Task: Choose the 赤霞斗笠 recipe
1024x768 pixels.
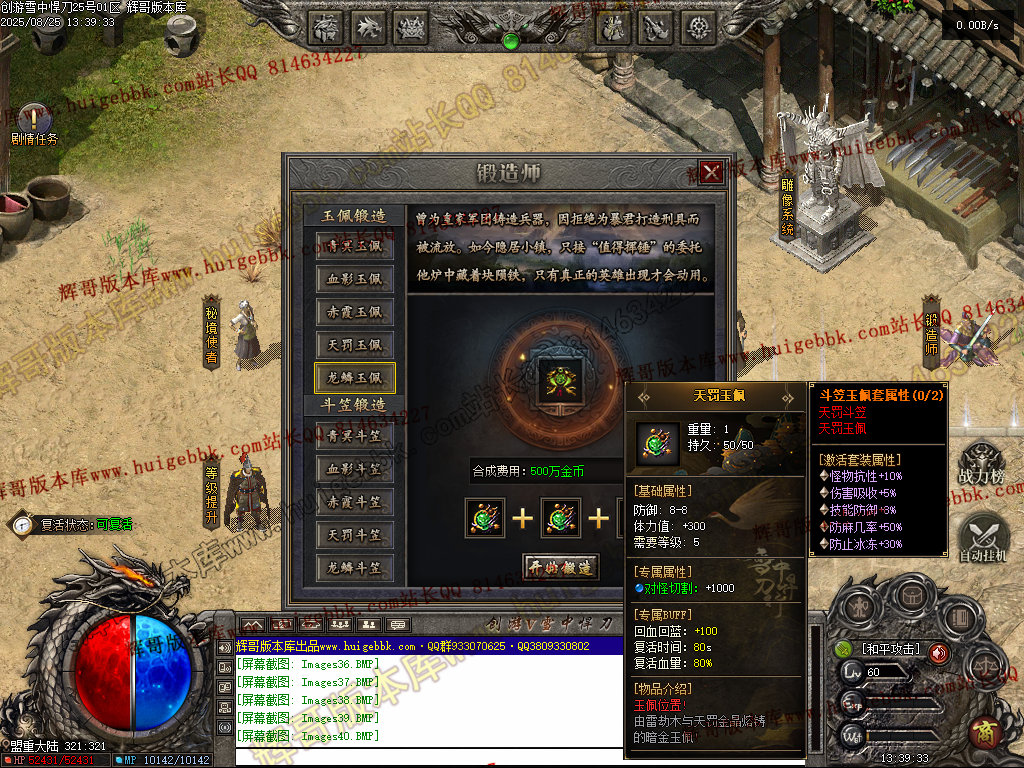Action: tap(355, 501)
